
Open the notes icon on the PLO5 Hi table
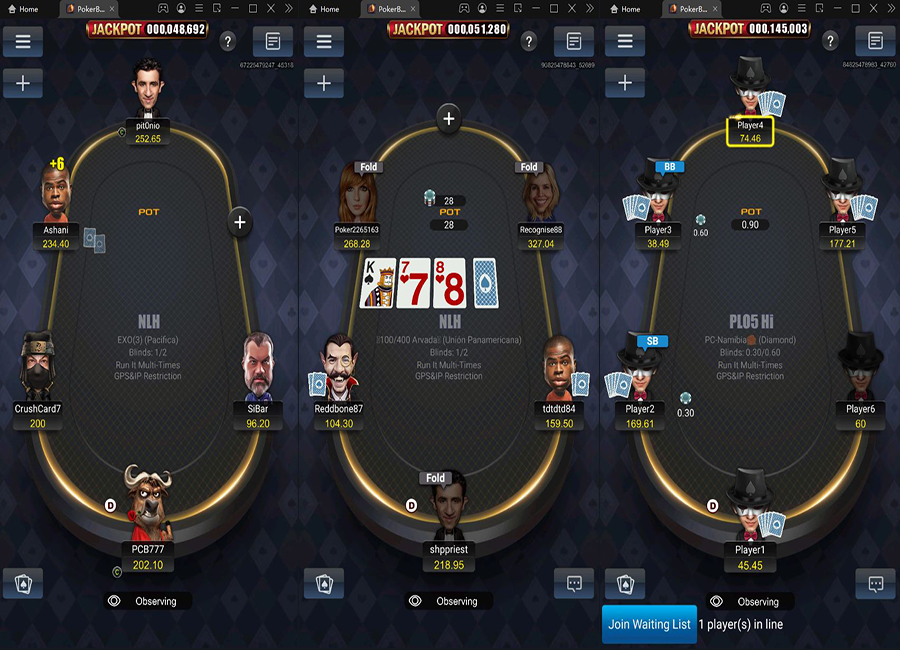pyautogui.click(x=876, y=41)
